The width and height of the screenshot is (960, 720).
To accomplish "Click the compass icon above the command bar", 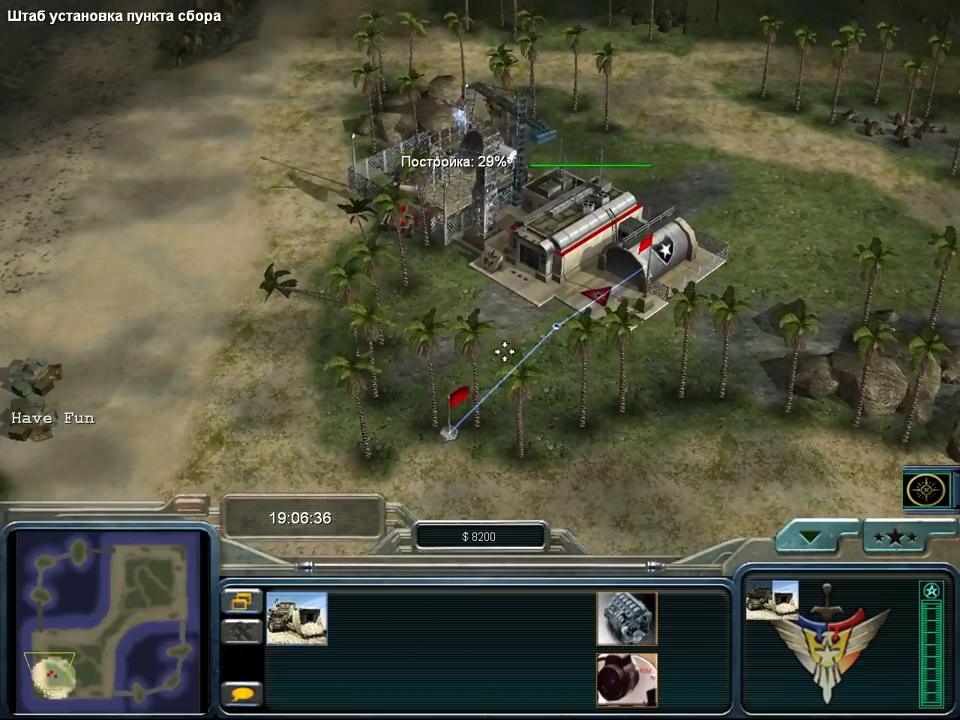I will click(x=926, y=489).
